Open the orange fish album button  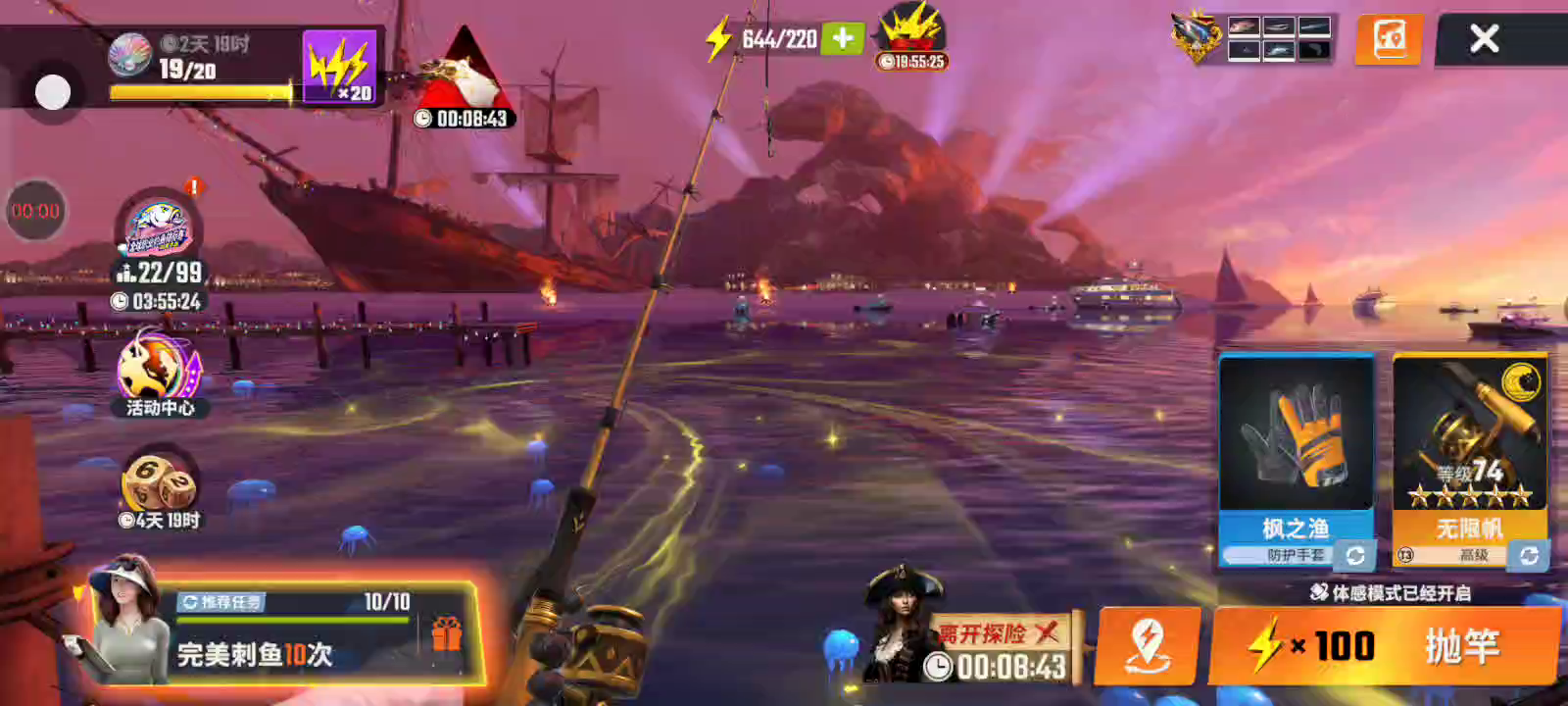pyautogui.click(x=1389, y=39)
